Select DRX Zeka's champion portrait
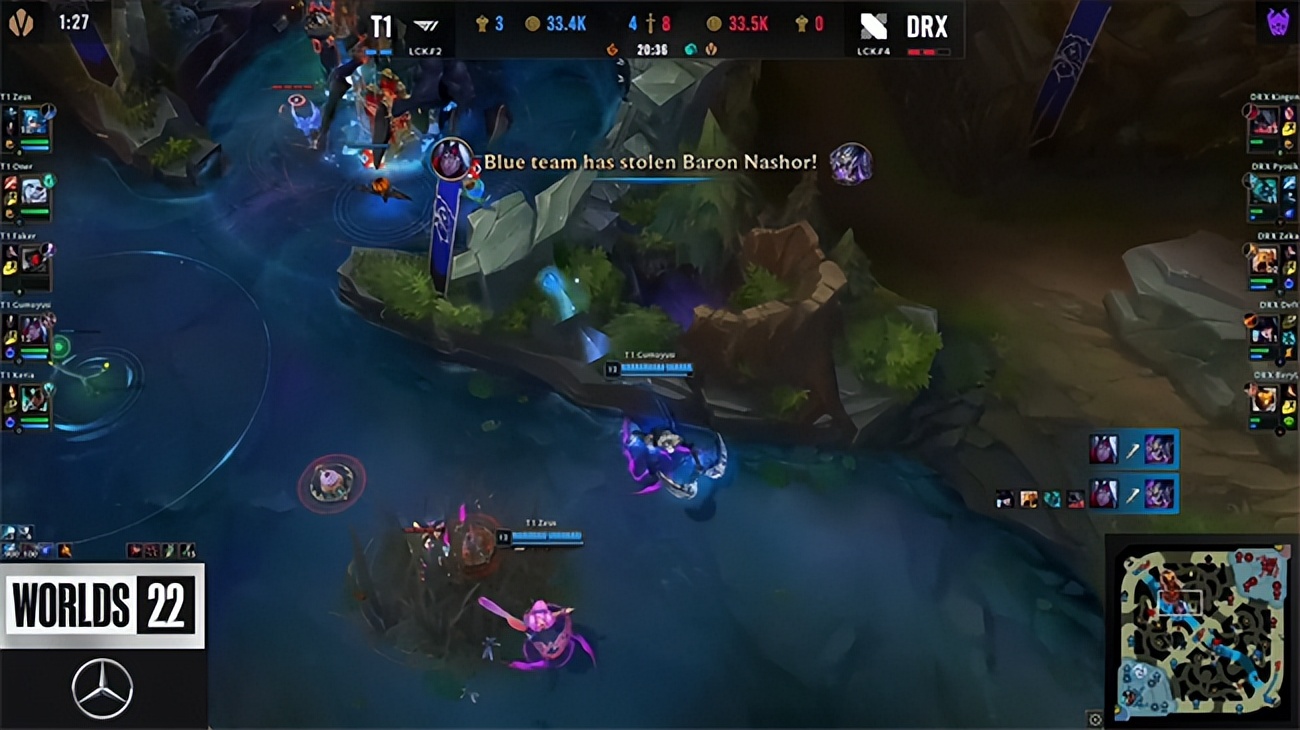Screen dimensions: 1300x730 [1264, 260]
